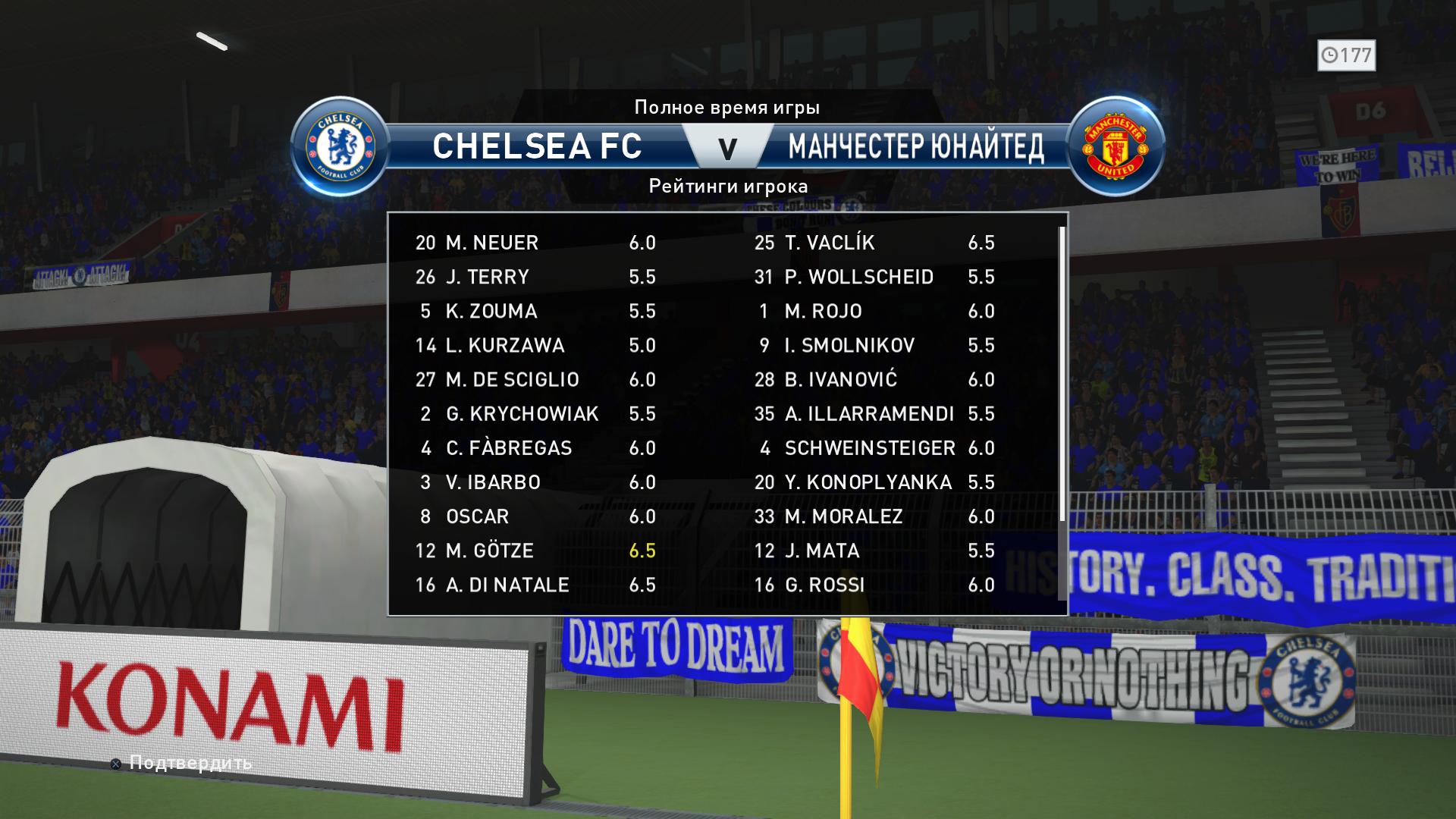Highlight L. Kurzawa's rating entry
The width and height of the screenshot is (1456, 819).
(x=535, y=345)
